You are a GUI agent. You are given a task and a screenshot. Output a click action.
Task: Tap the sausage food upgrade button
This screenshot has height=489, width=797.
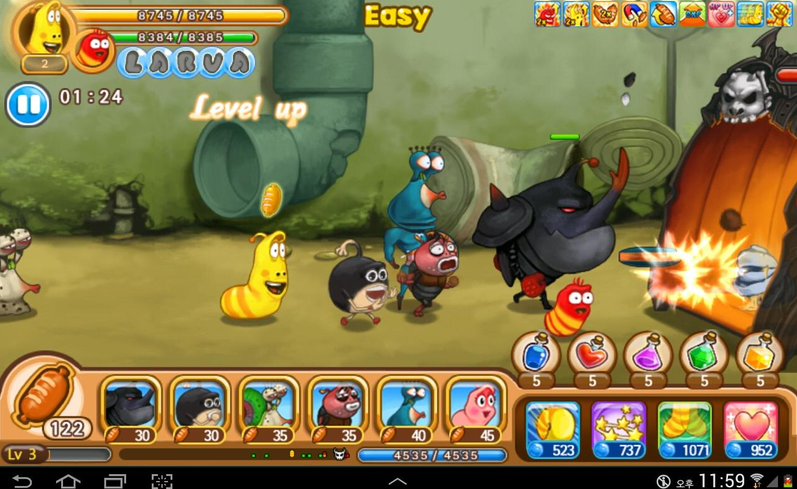point(47,400)
